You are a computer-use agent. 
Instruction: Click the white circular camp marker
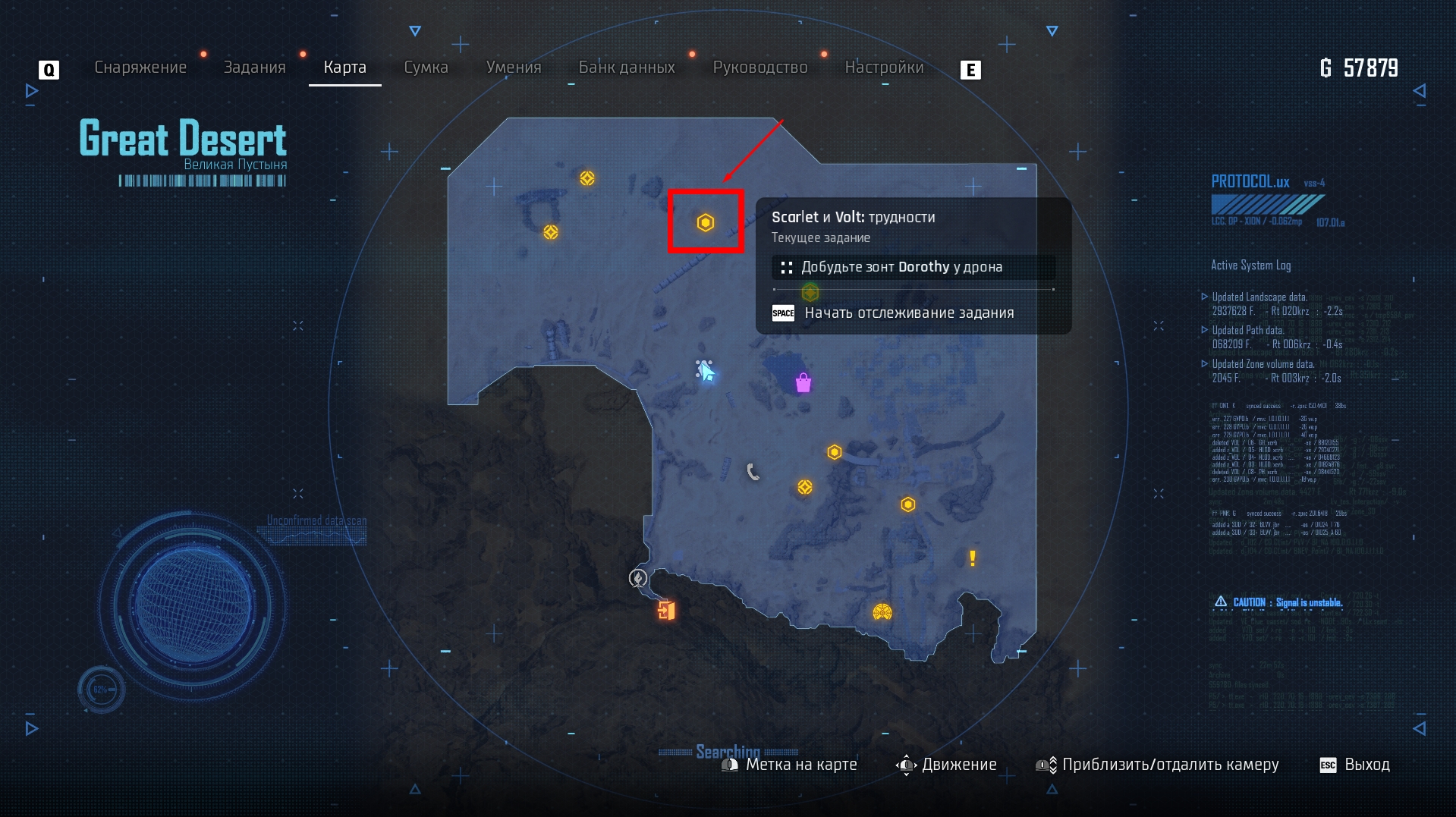pos(638,578)
